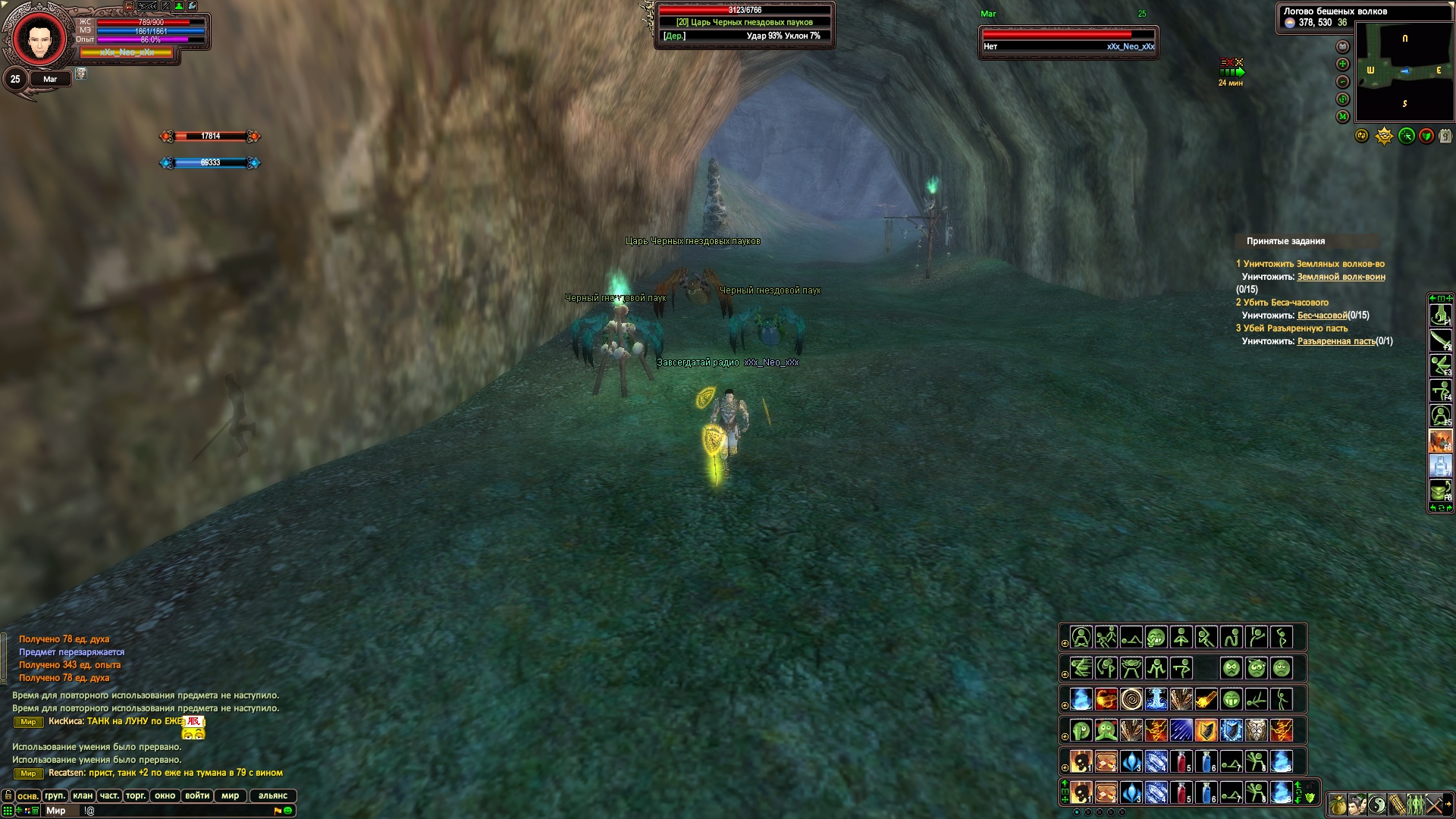Click the minimap showing the cave passage
This screenshot has width=1456, height=819.
click(x=1404, y=71)
